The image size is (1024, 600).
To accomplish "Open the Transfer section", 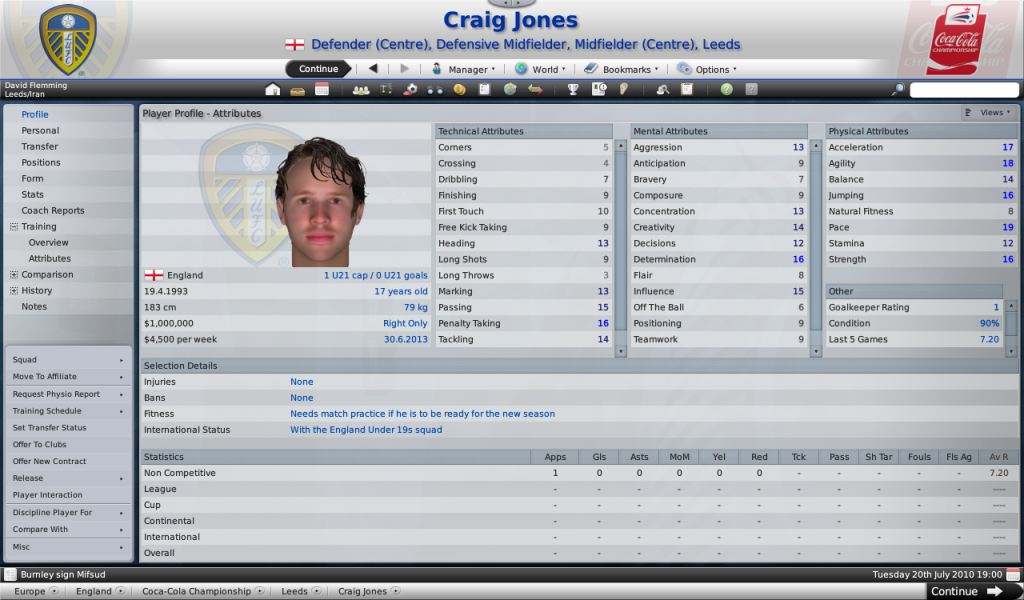I will tap(40, 147).
